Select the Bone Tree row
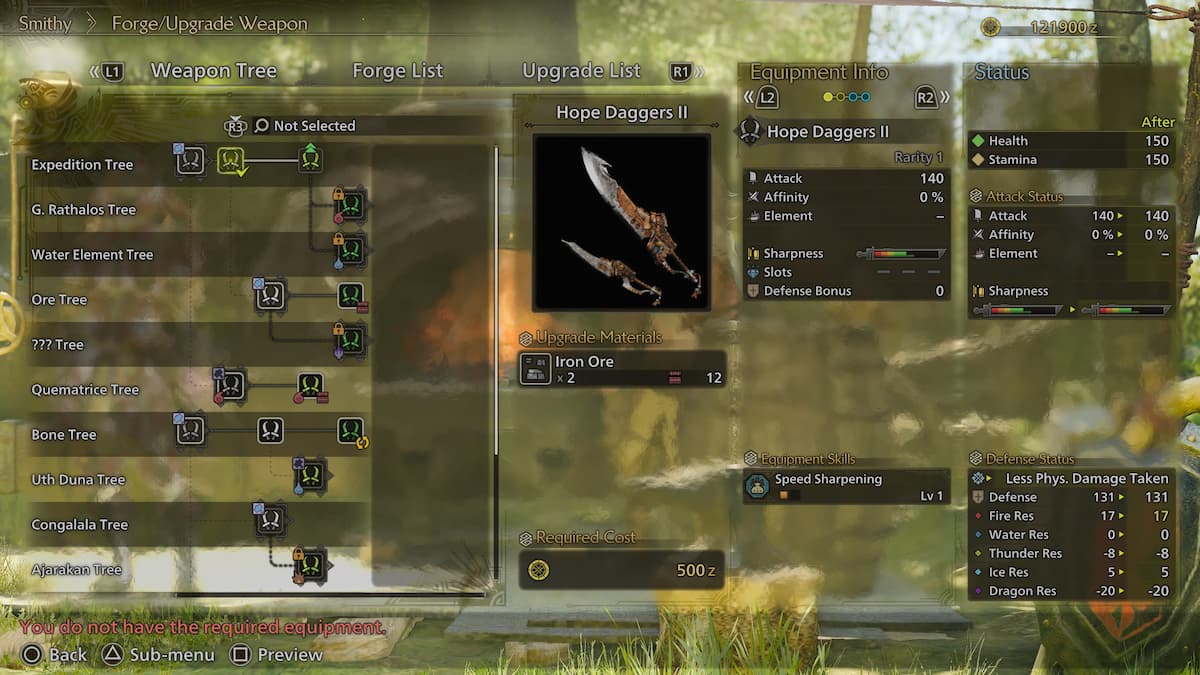Viewport: 1200px width, 675px height. tap(63, 435)
